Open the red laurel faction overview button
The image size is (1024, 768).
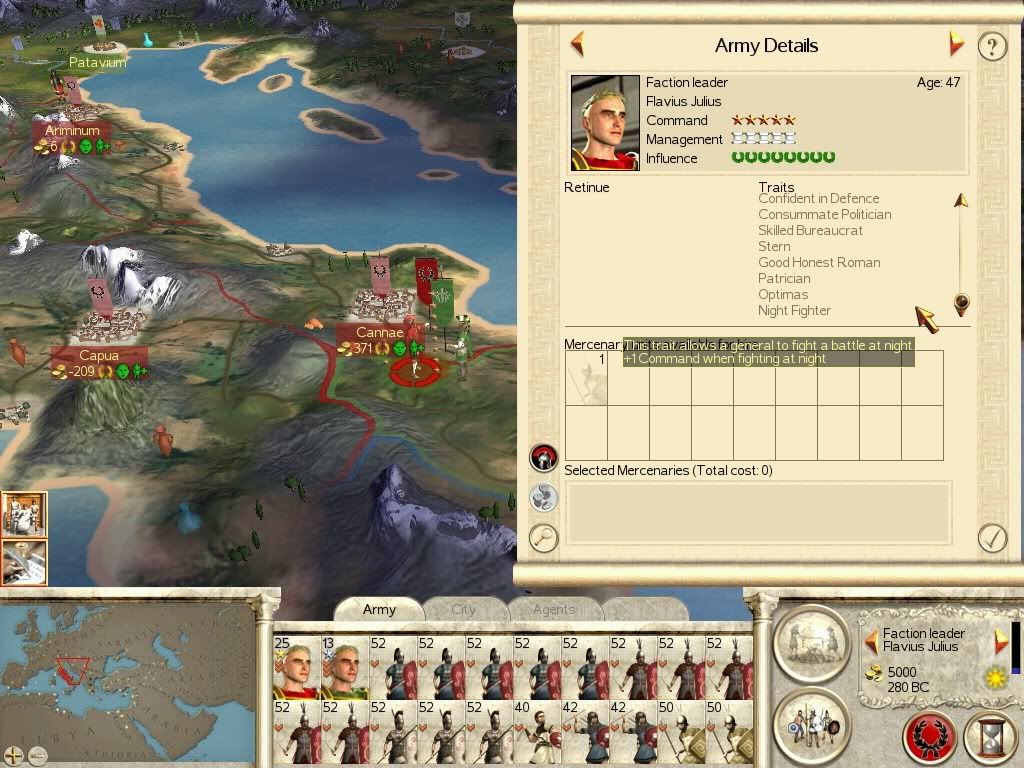(x=929, y=739)
